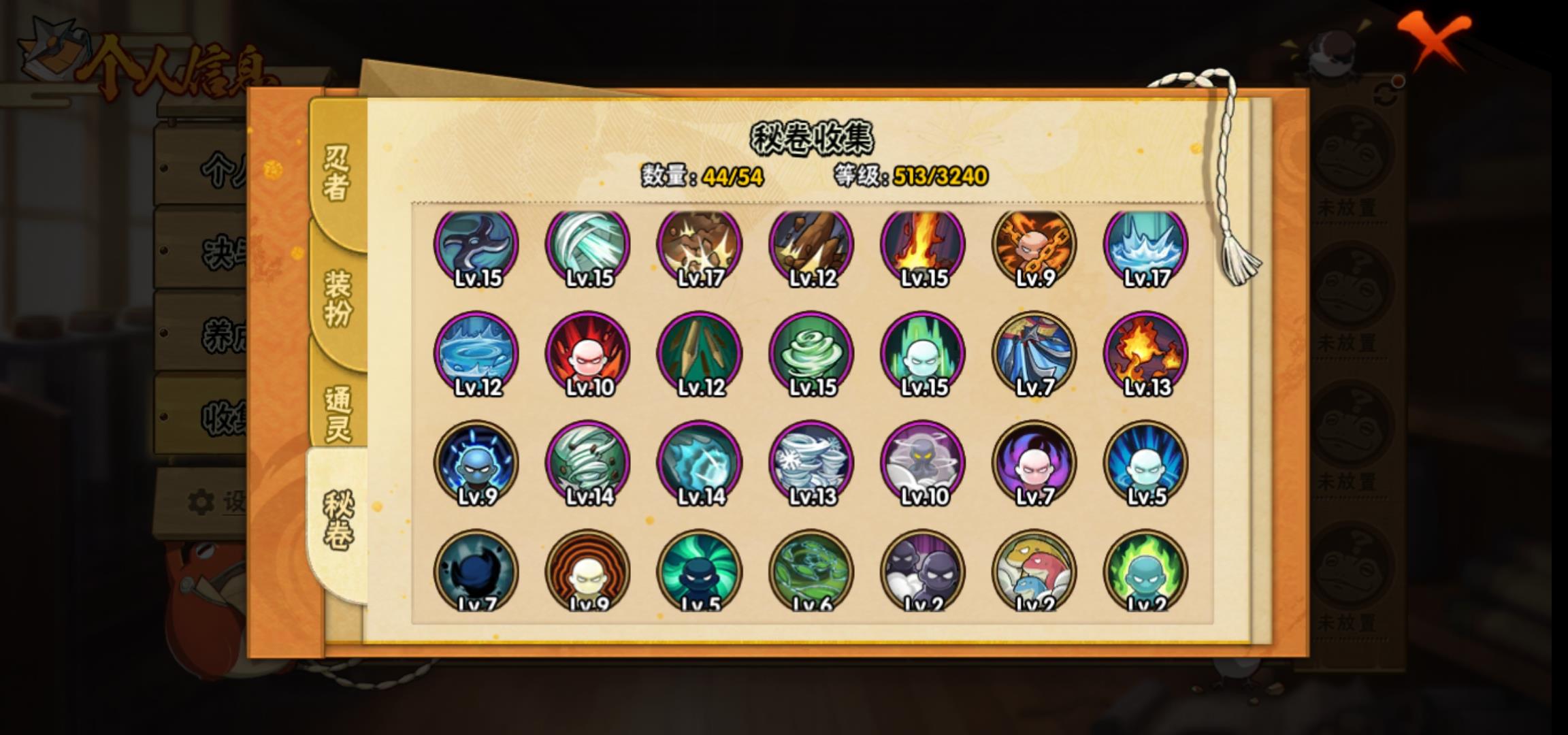This screenshot has height=735, width=1568.
Task: Choose the snowflake tornado scroll at Lv.13
Action: point(811,463)
